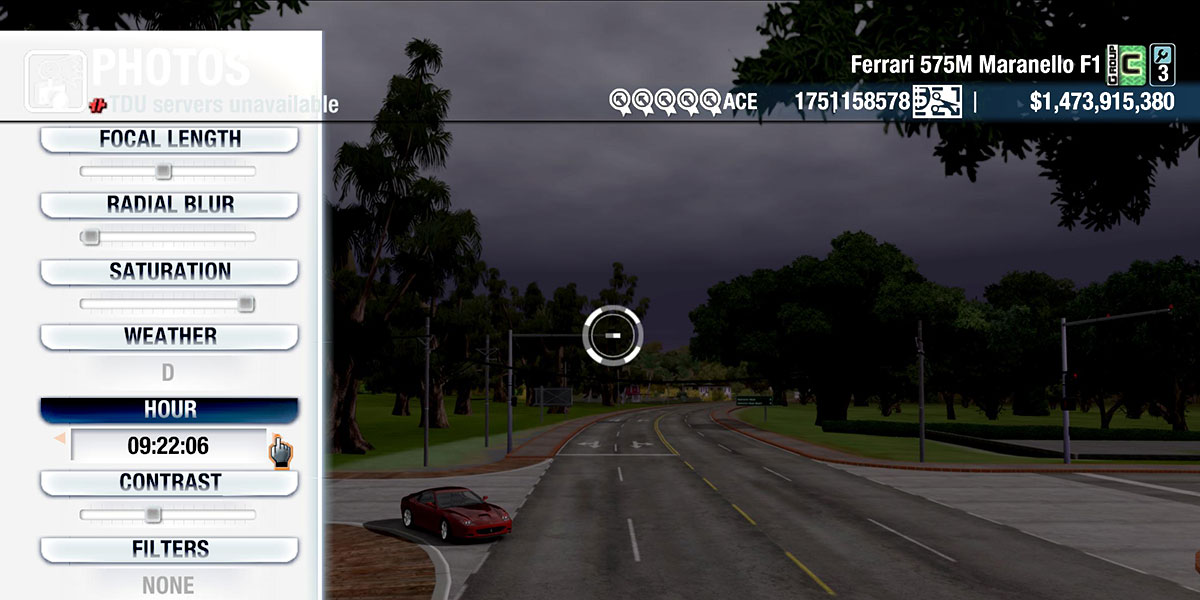The height and width of the screenshot is (600, 1200).
Task: Open the Weather setting
Action: point(169,336)
